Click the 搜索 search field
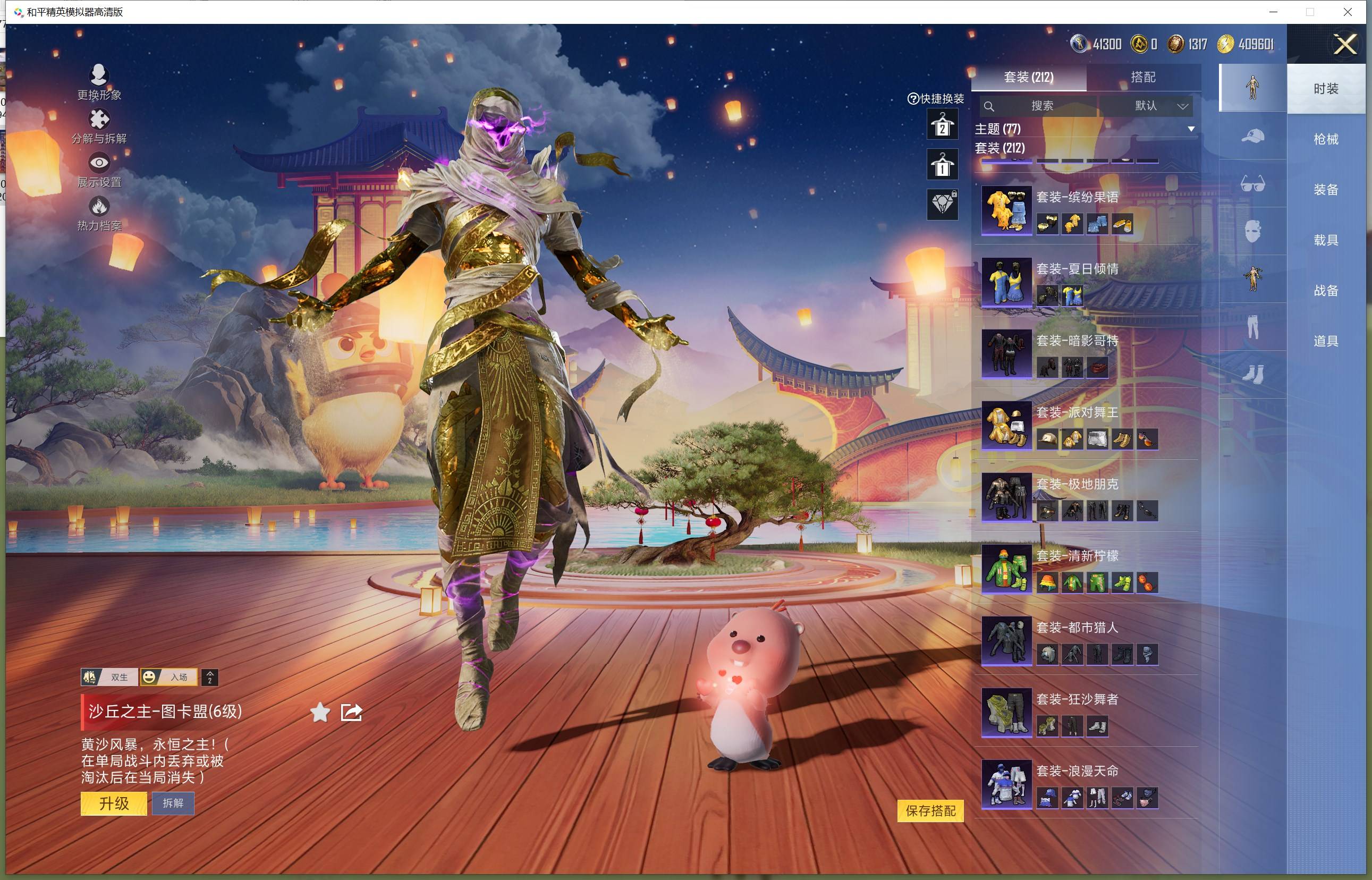Image resolution: width=1372 pixels, height=880 pixels. click(x=1041, y=106)
